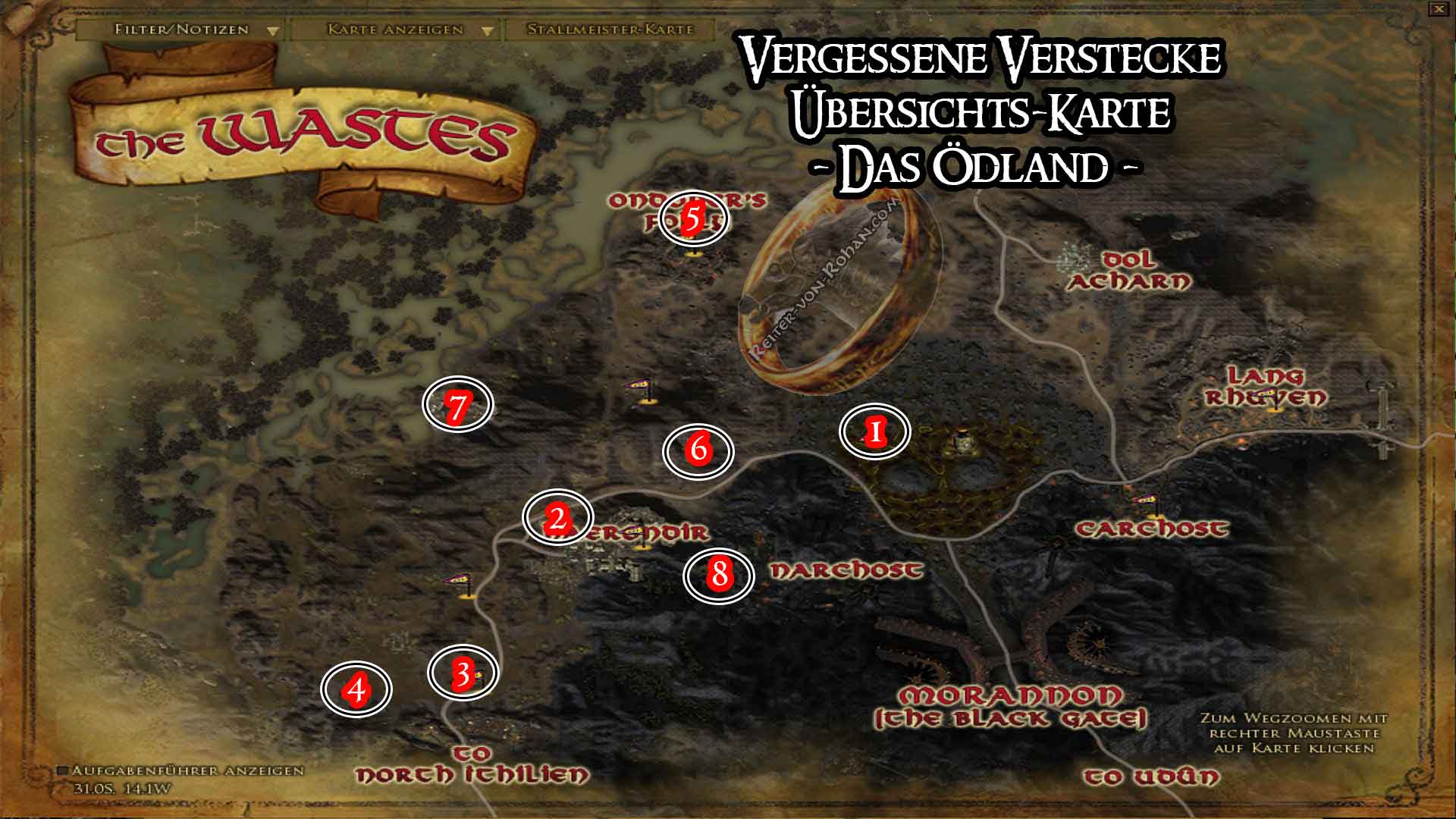Open the Filter/Notizen menu

click(178, 32)
